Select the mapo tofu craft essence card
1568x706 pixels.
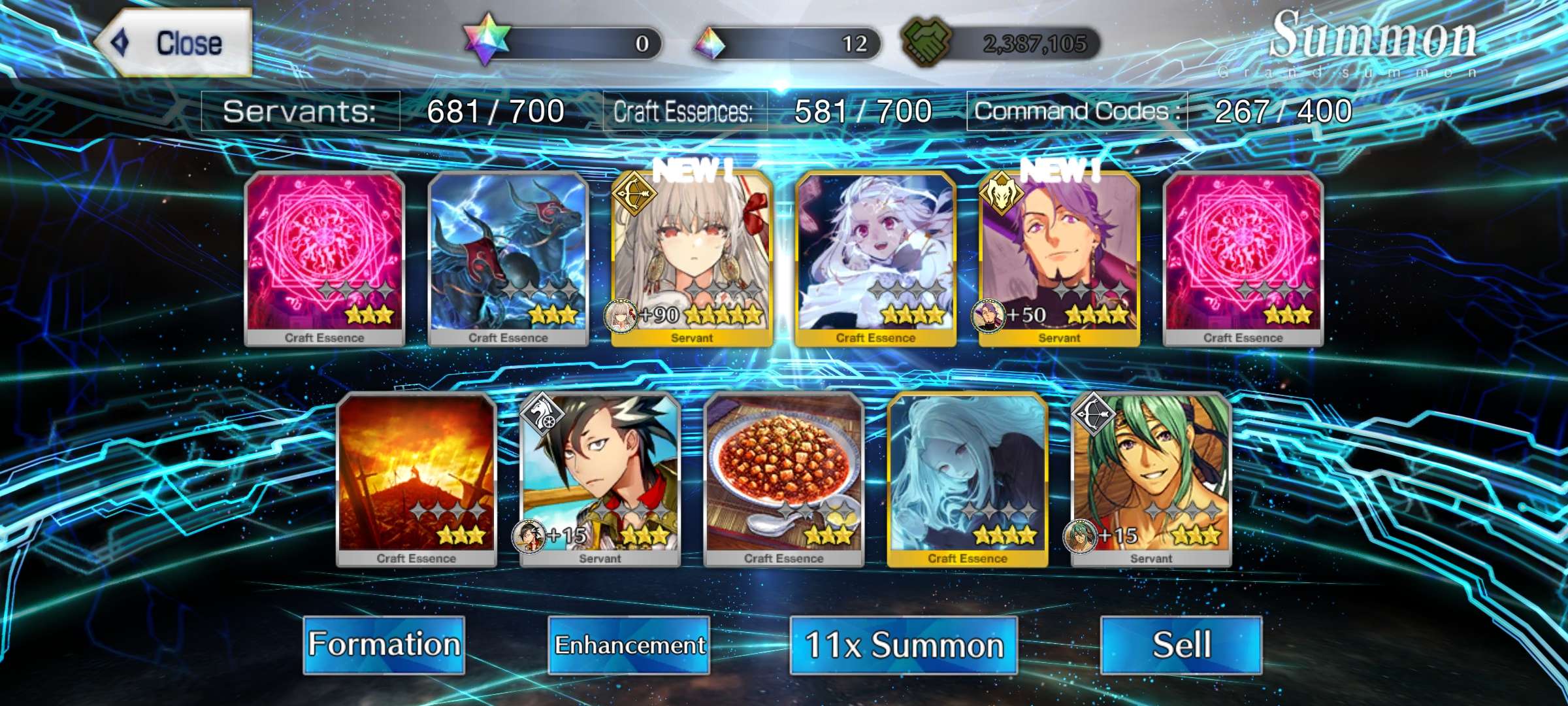[783, 479]
